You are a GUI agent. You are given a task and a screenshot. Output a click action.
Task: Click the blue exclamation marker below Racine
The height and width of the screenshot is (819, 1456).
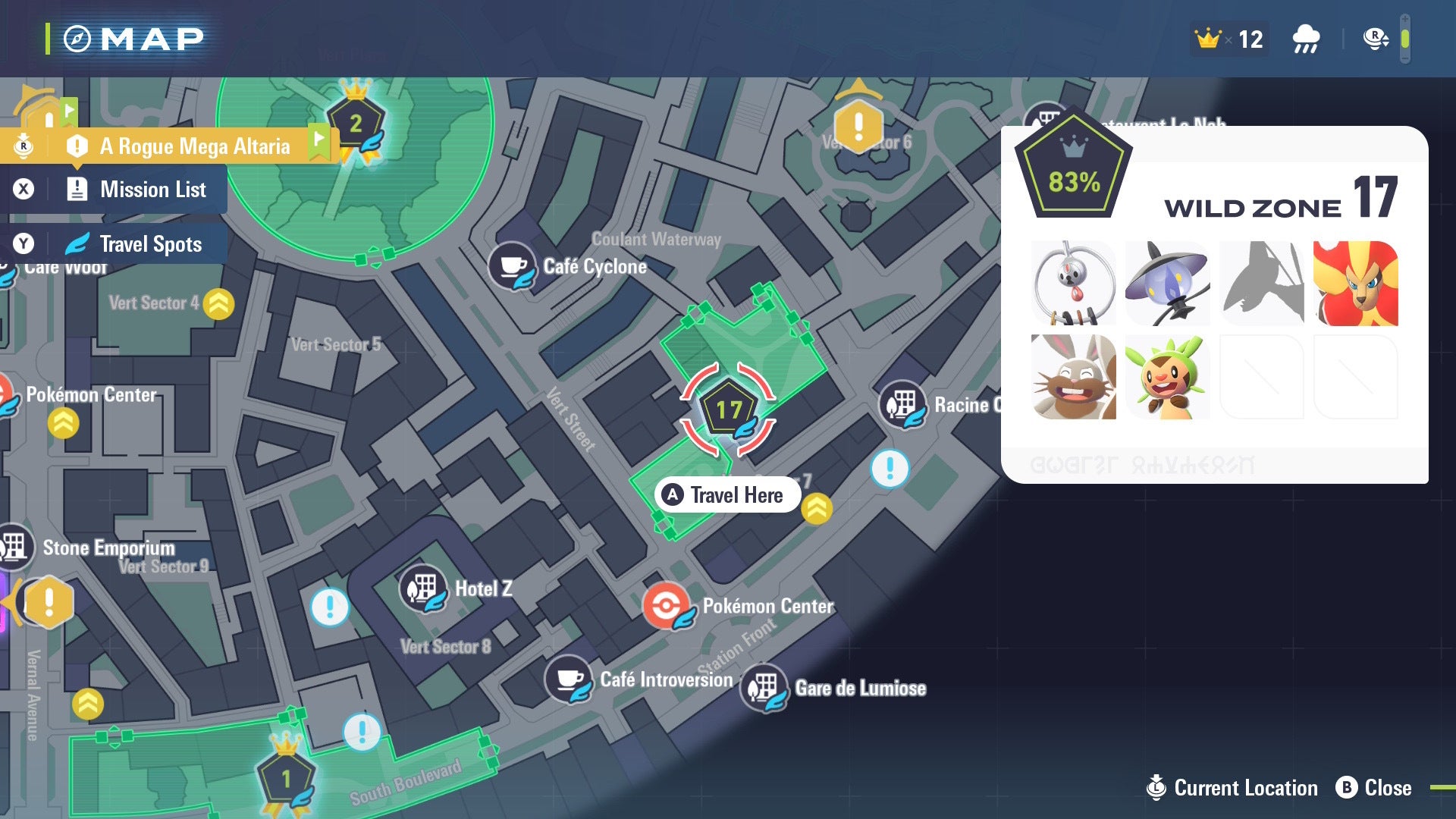click(x=889, y=469)
